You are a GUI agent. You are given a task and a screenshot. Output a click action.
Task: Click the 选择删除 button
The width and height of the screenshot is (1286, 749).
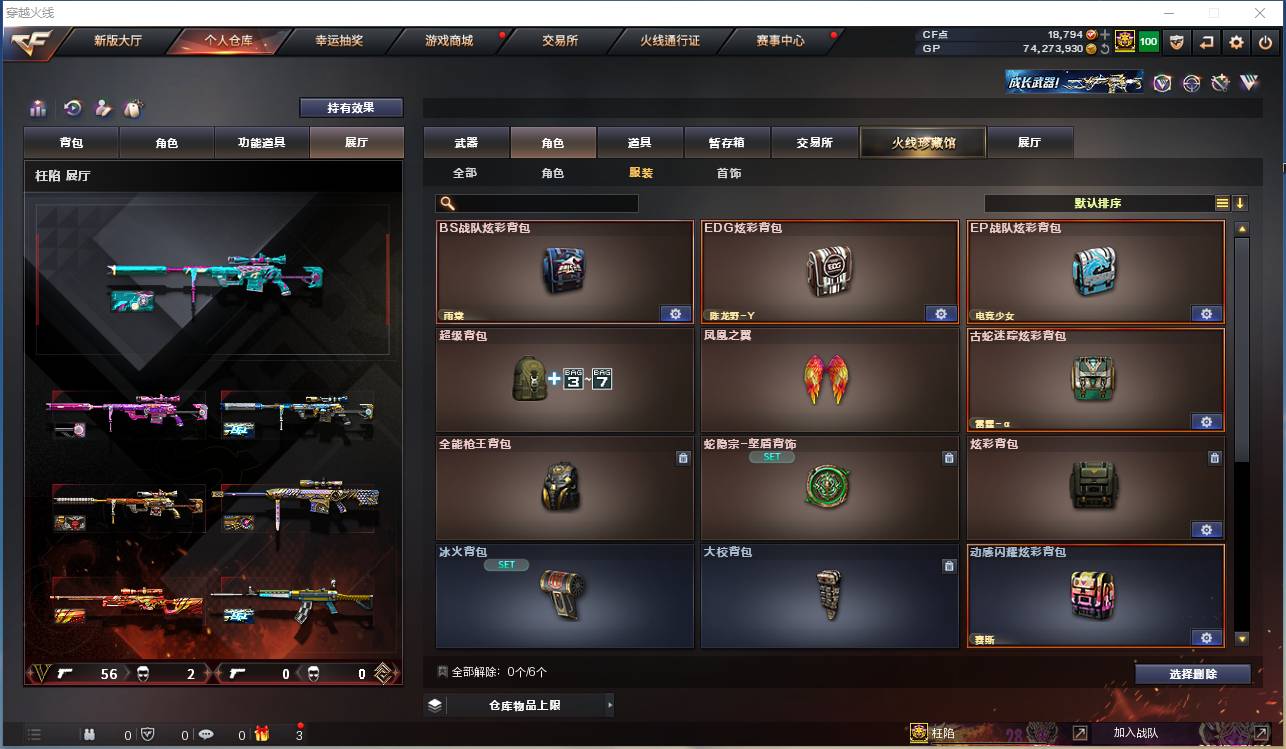1193,673
